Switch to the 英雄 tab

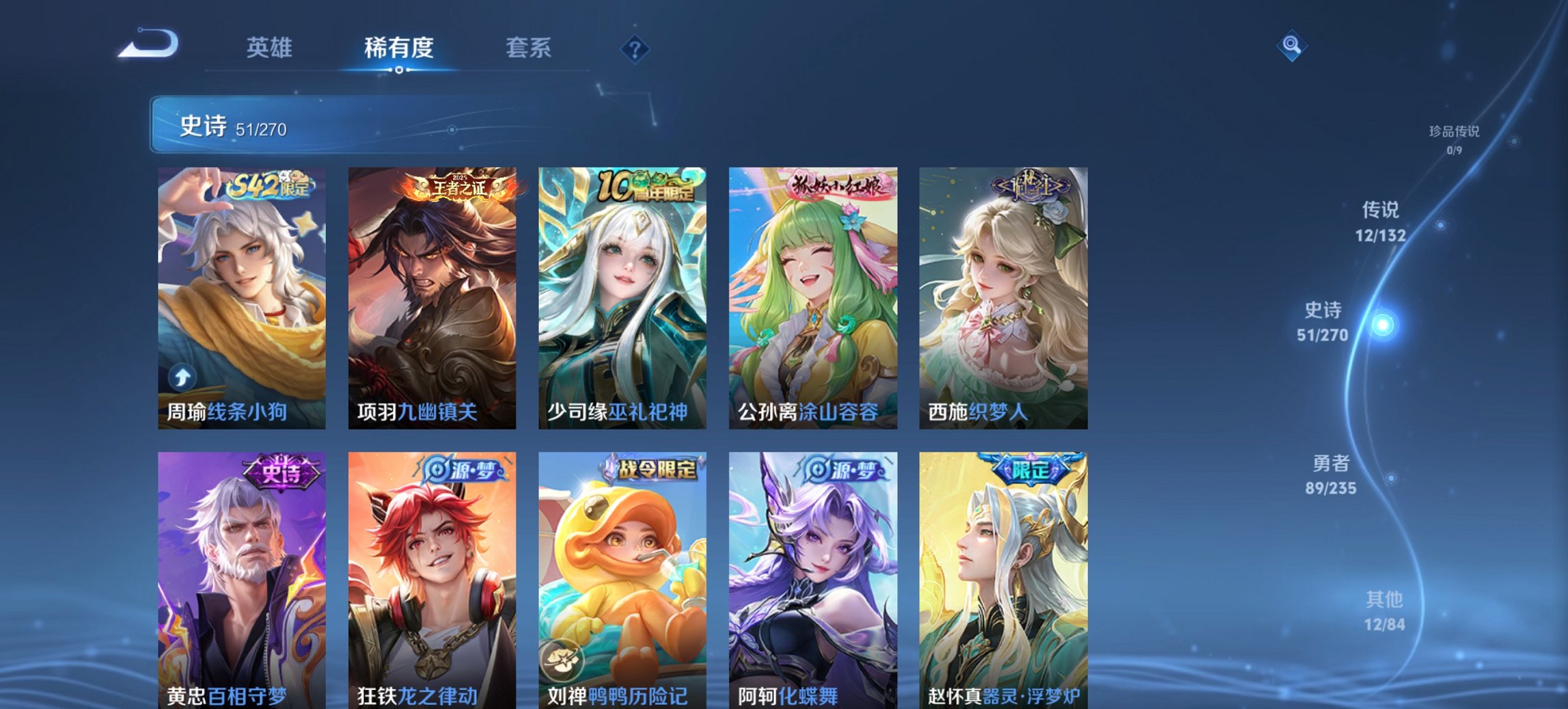click(x=271, y=48)
